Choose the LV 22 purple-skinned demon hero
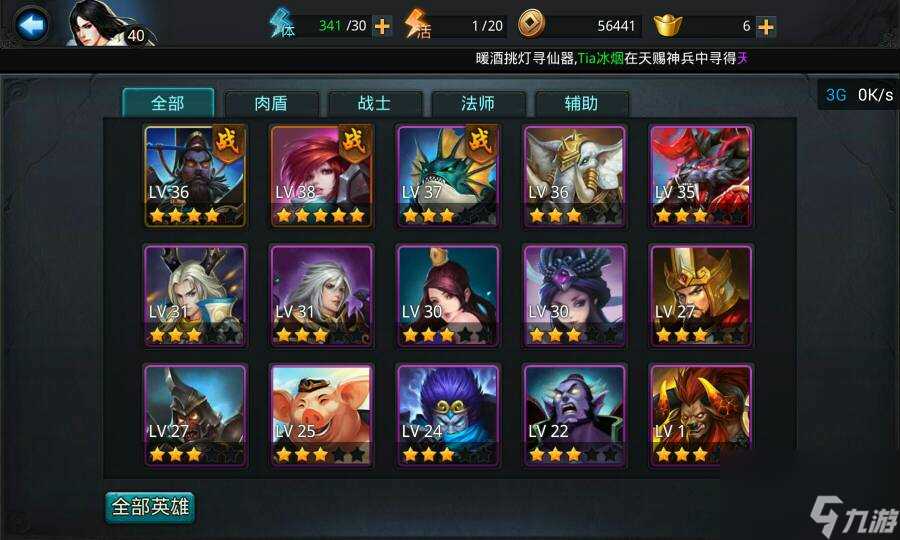Screen dimensions: 900x540 pos(574,415)
